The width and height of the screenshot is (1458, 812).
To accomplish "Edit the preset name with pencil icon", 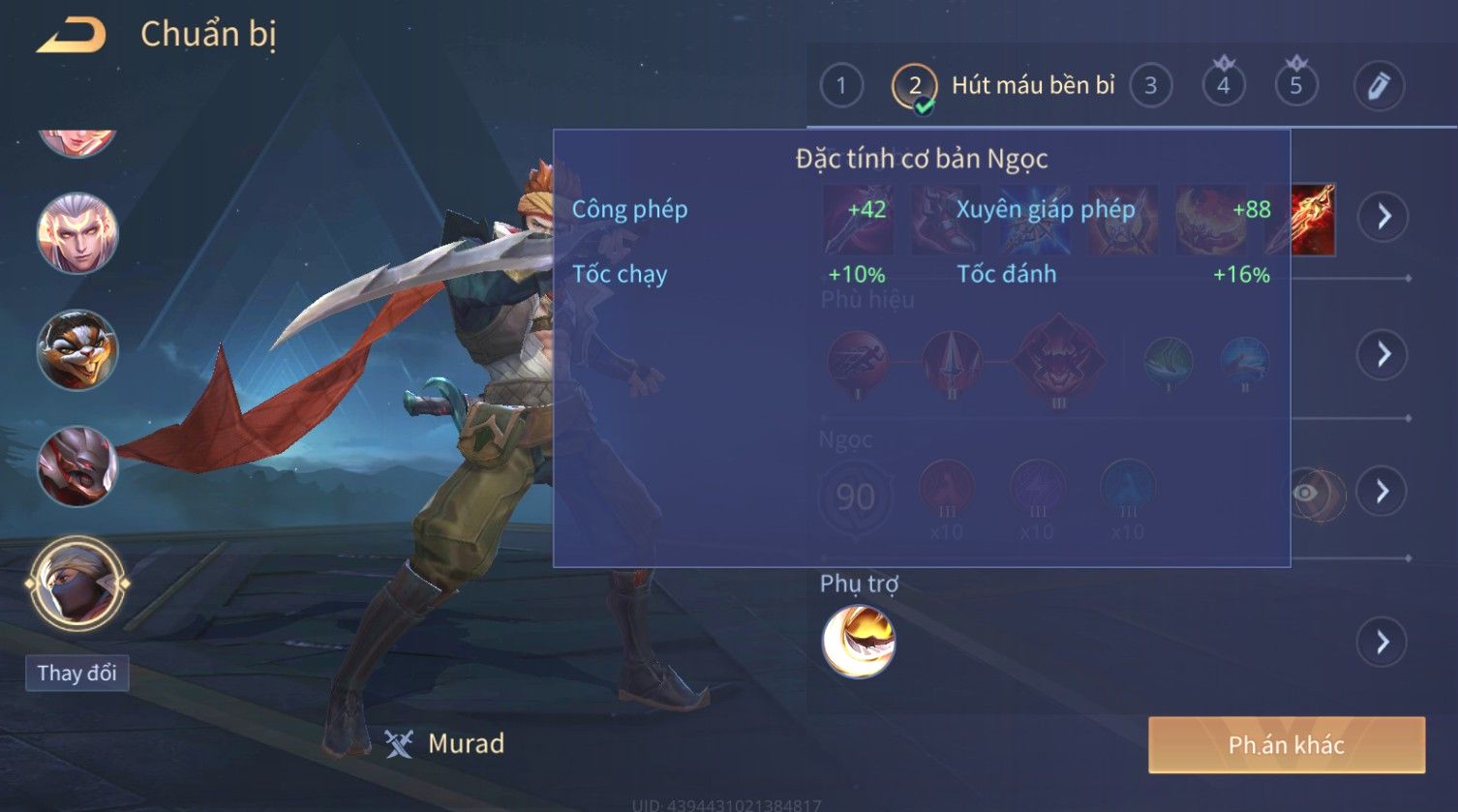I will tap(1378, 86).
